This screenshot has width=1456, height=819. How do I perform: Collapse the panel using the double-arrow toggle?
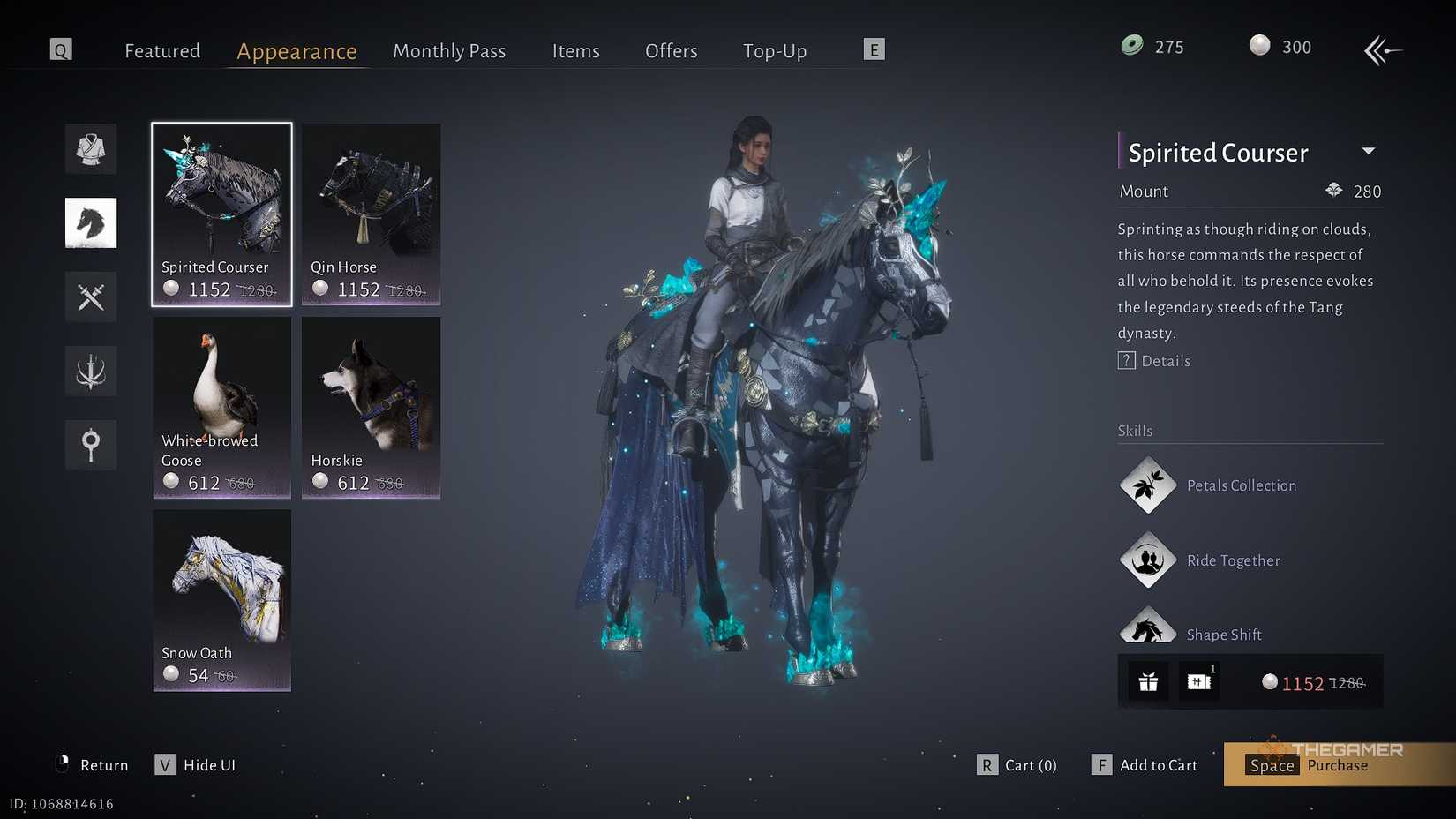pos(1383,50)
